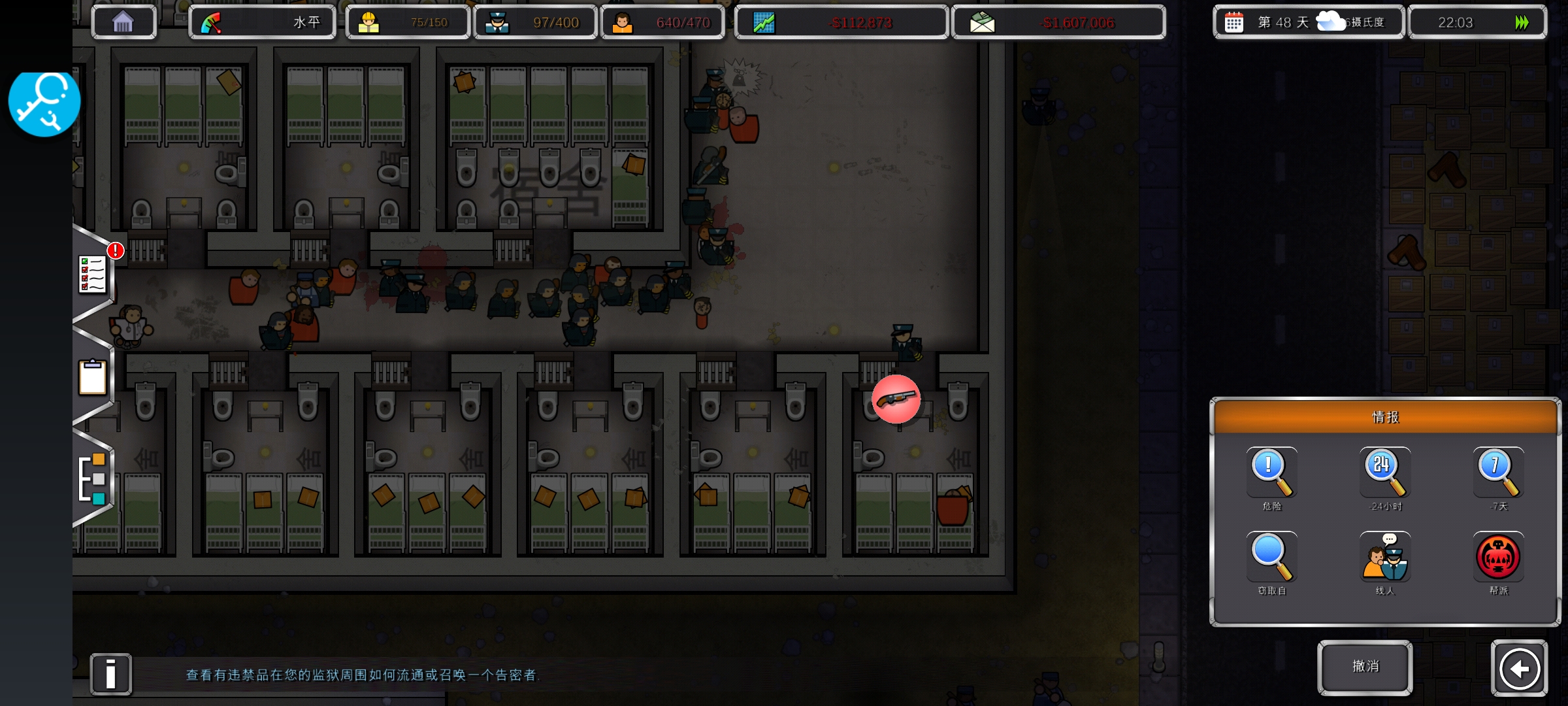The height and width of the screenshot is (706, 1568).
Task: Change game speed with green arrows
Action: [1522, 23]
